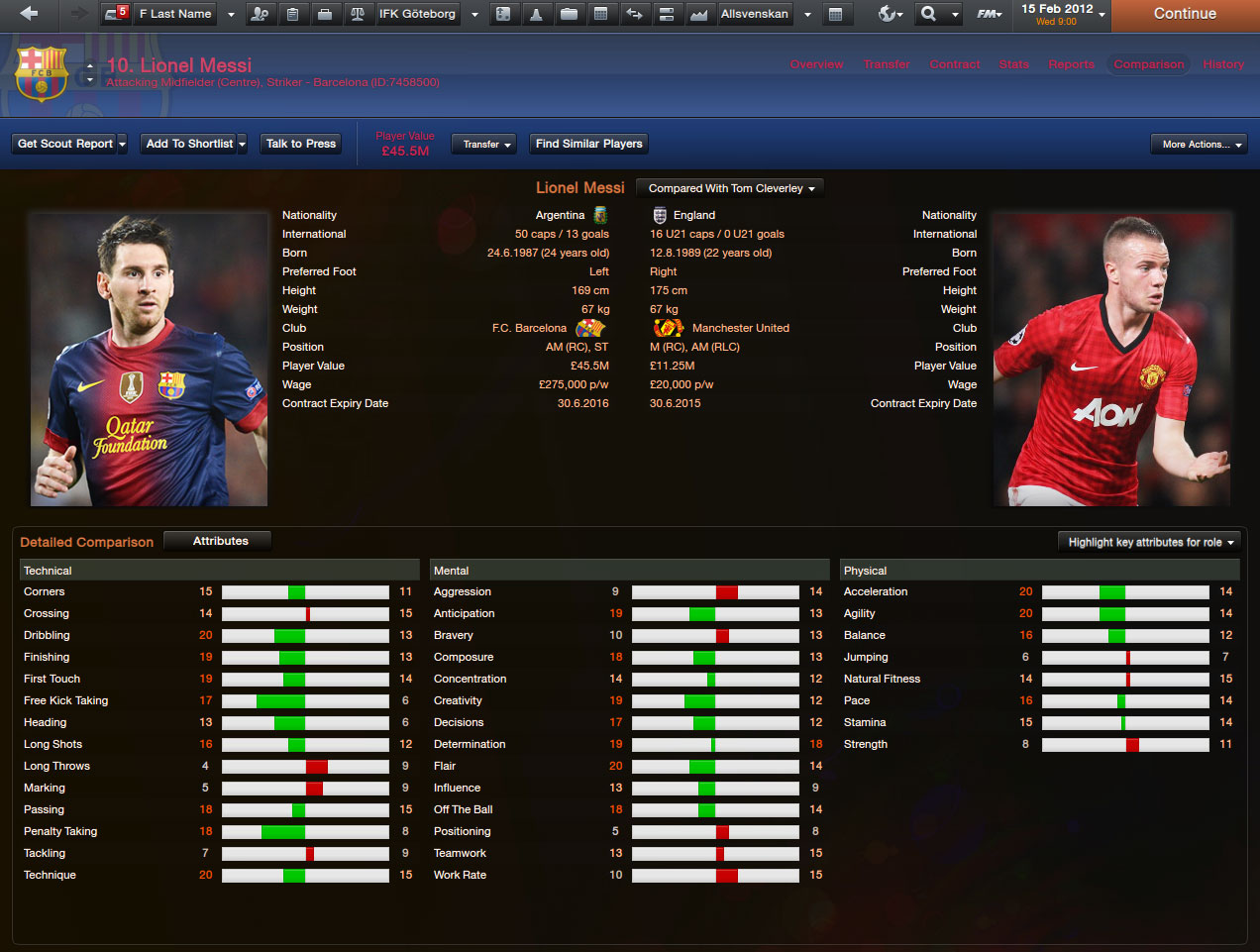Open the IFK Göteborg club menu

tap(417, 14)
